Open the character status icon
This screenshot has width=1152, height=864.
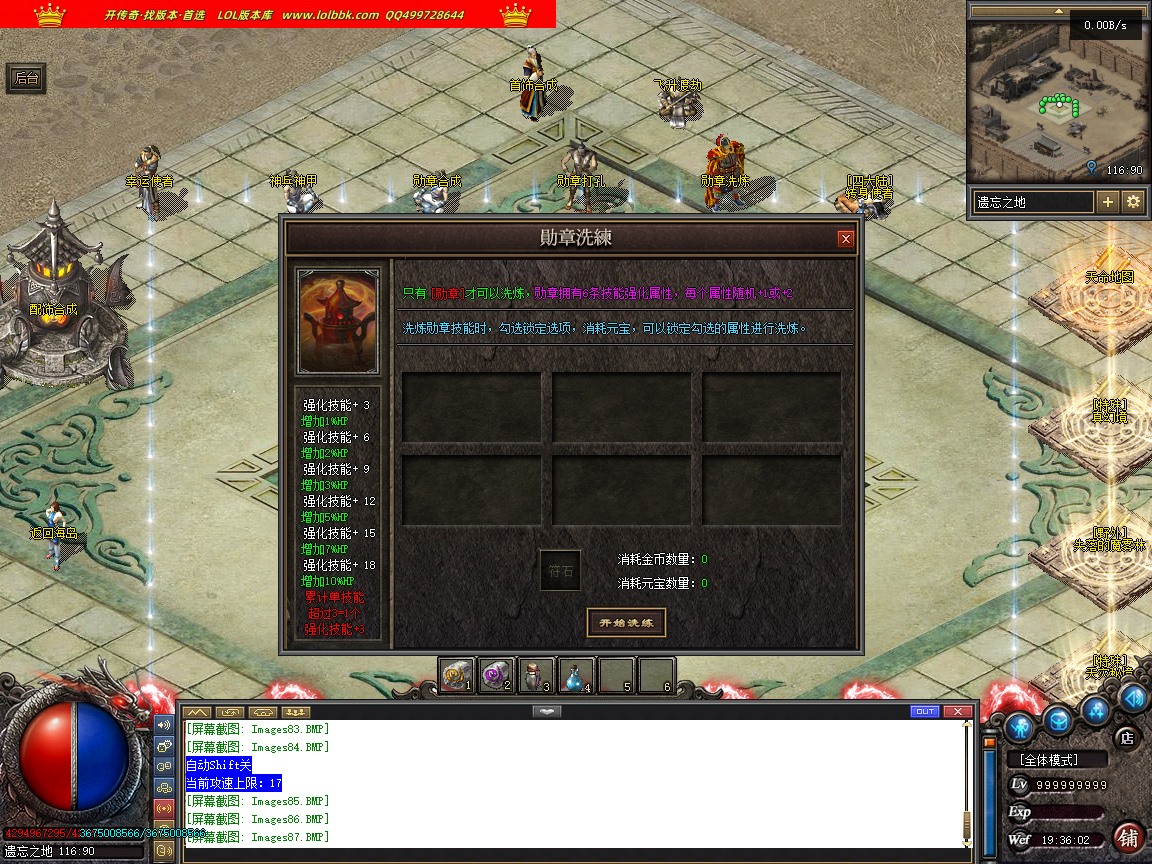1019,725
